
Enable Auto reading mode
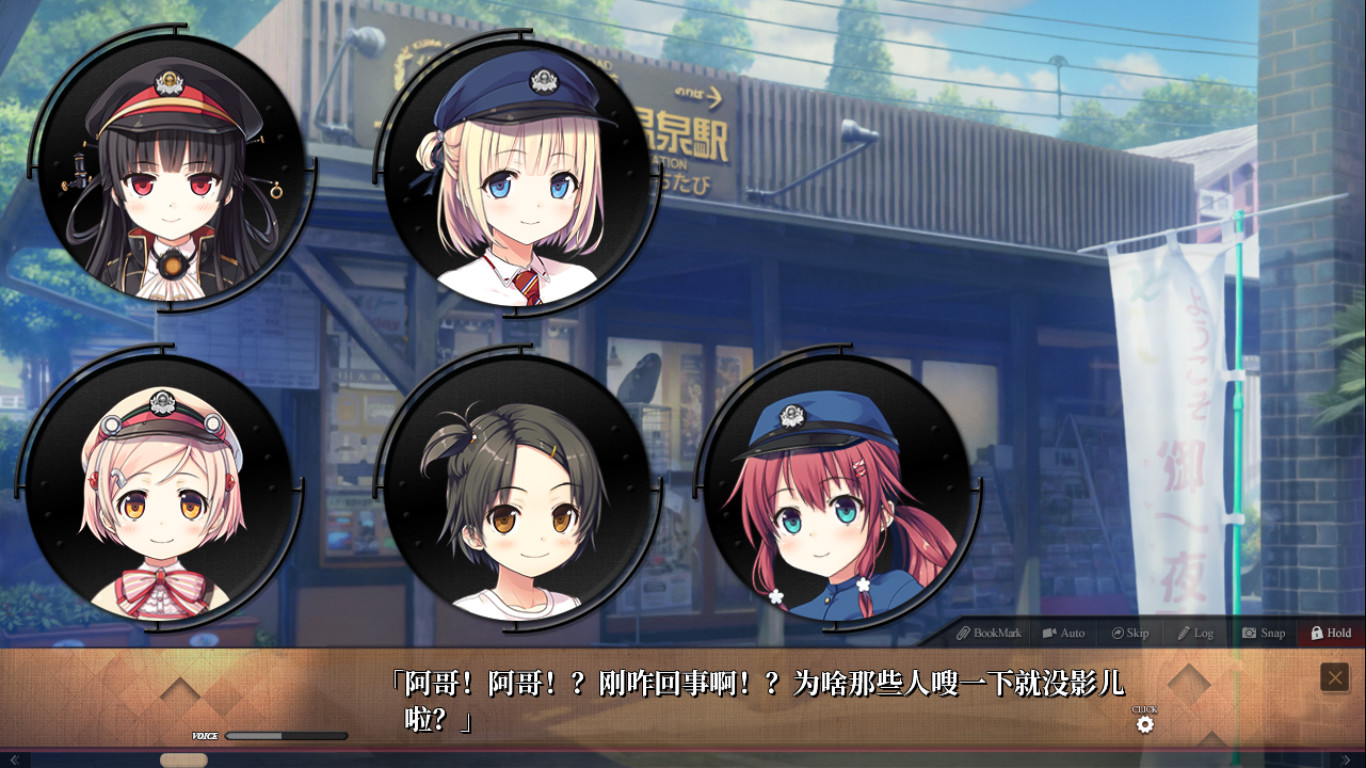1047,633
